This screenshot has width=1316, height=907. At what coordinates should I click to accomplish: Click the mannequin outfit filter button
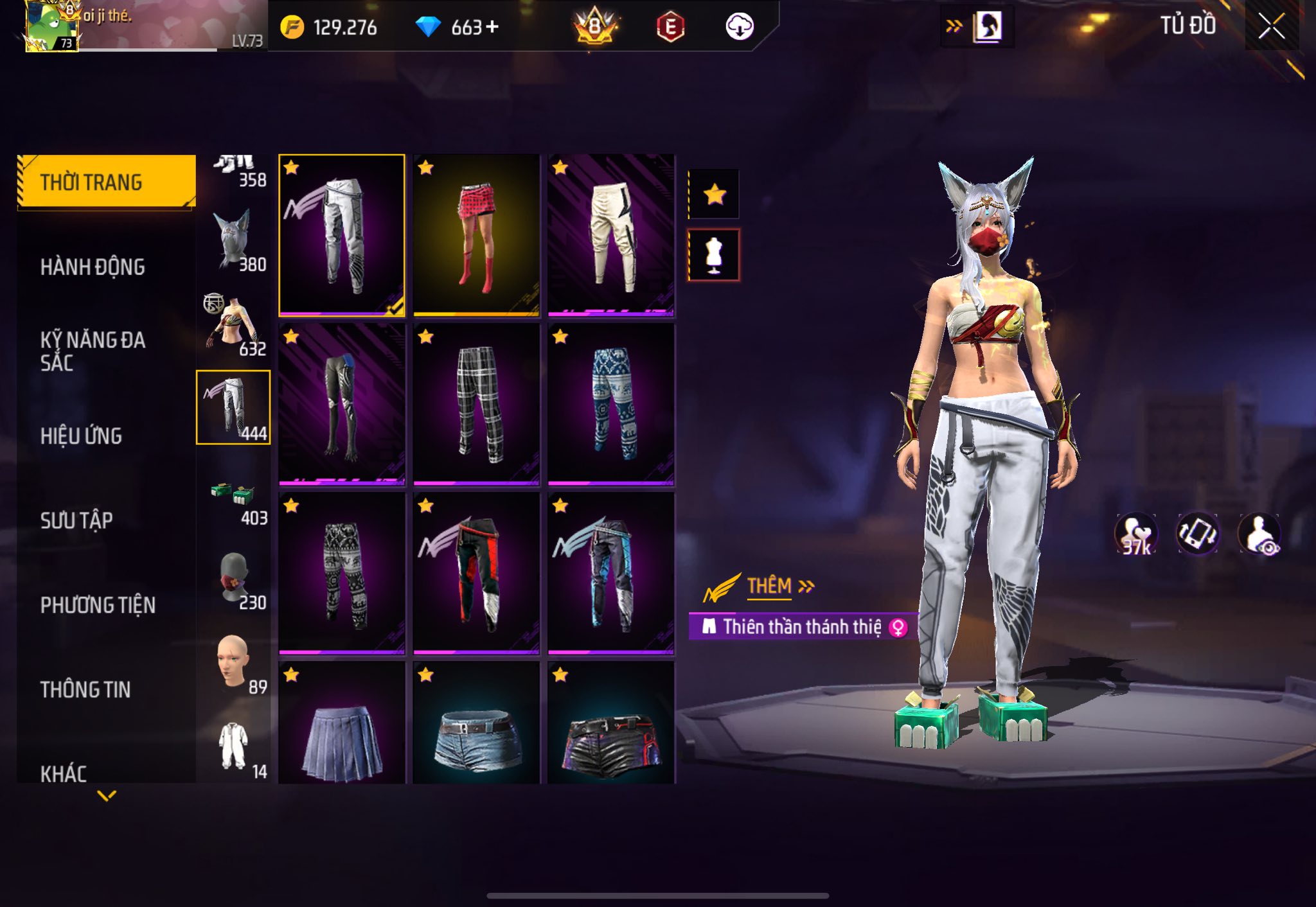tap(714, 255)
